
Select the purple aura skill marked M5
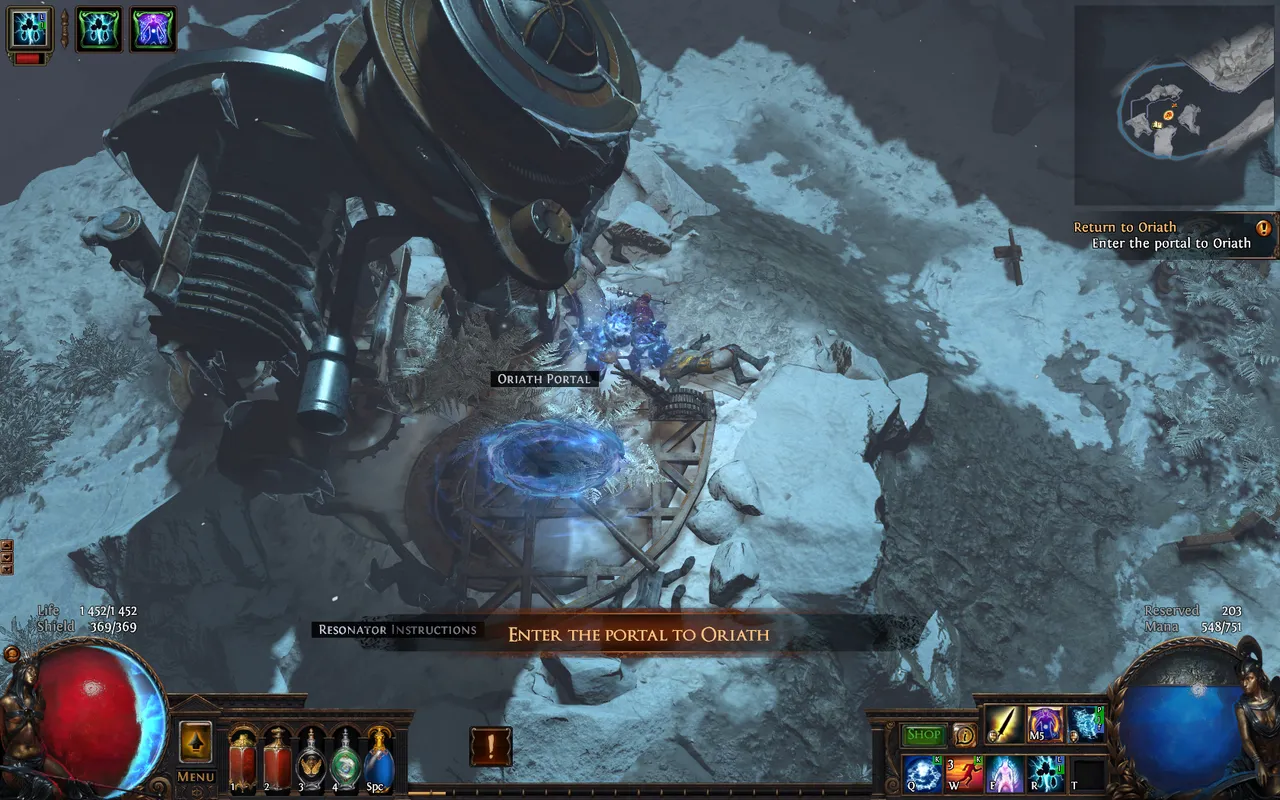coord(1046,724)
